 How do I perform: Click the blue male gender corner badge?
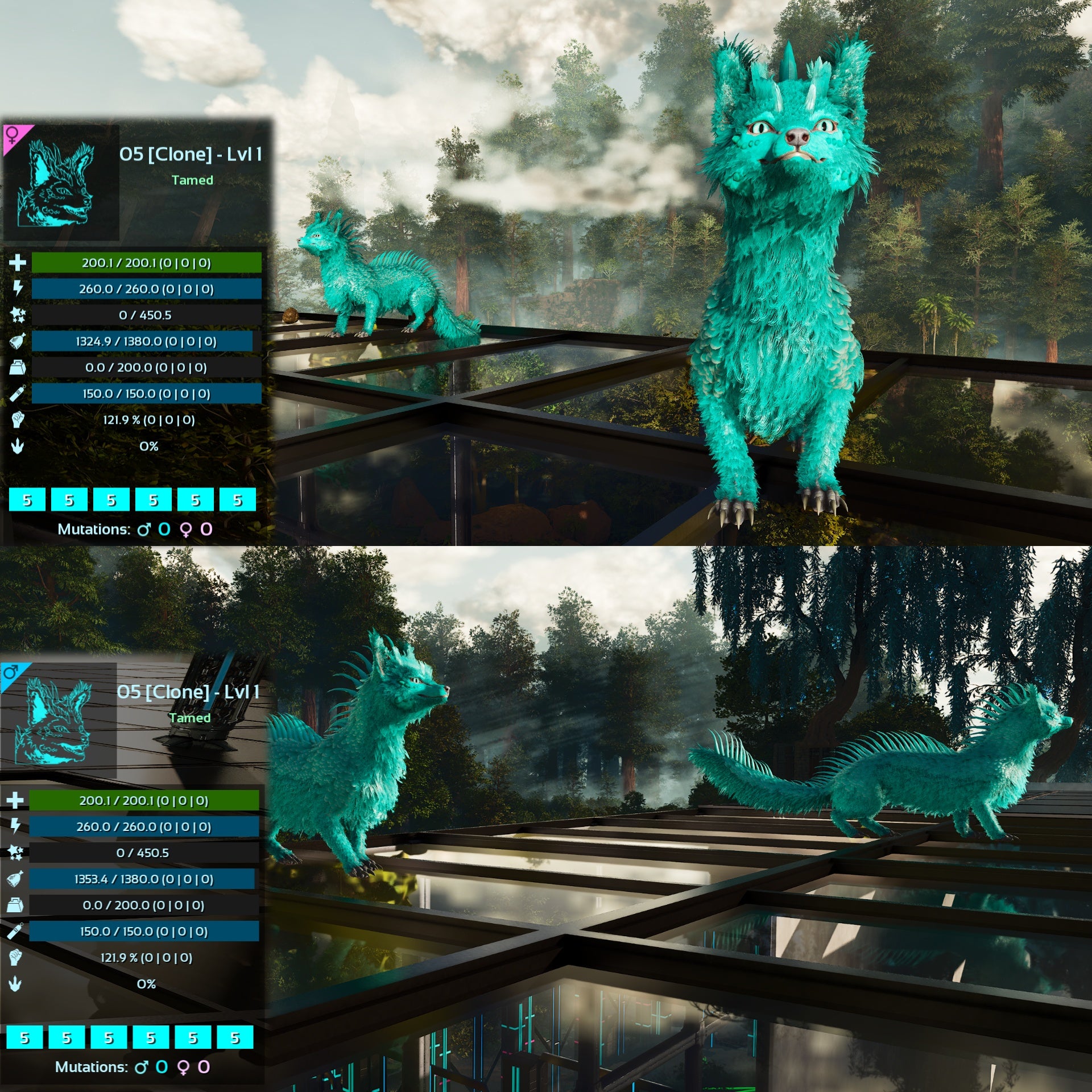point(10,673)
